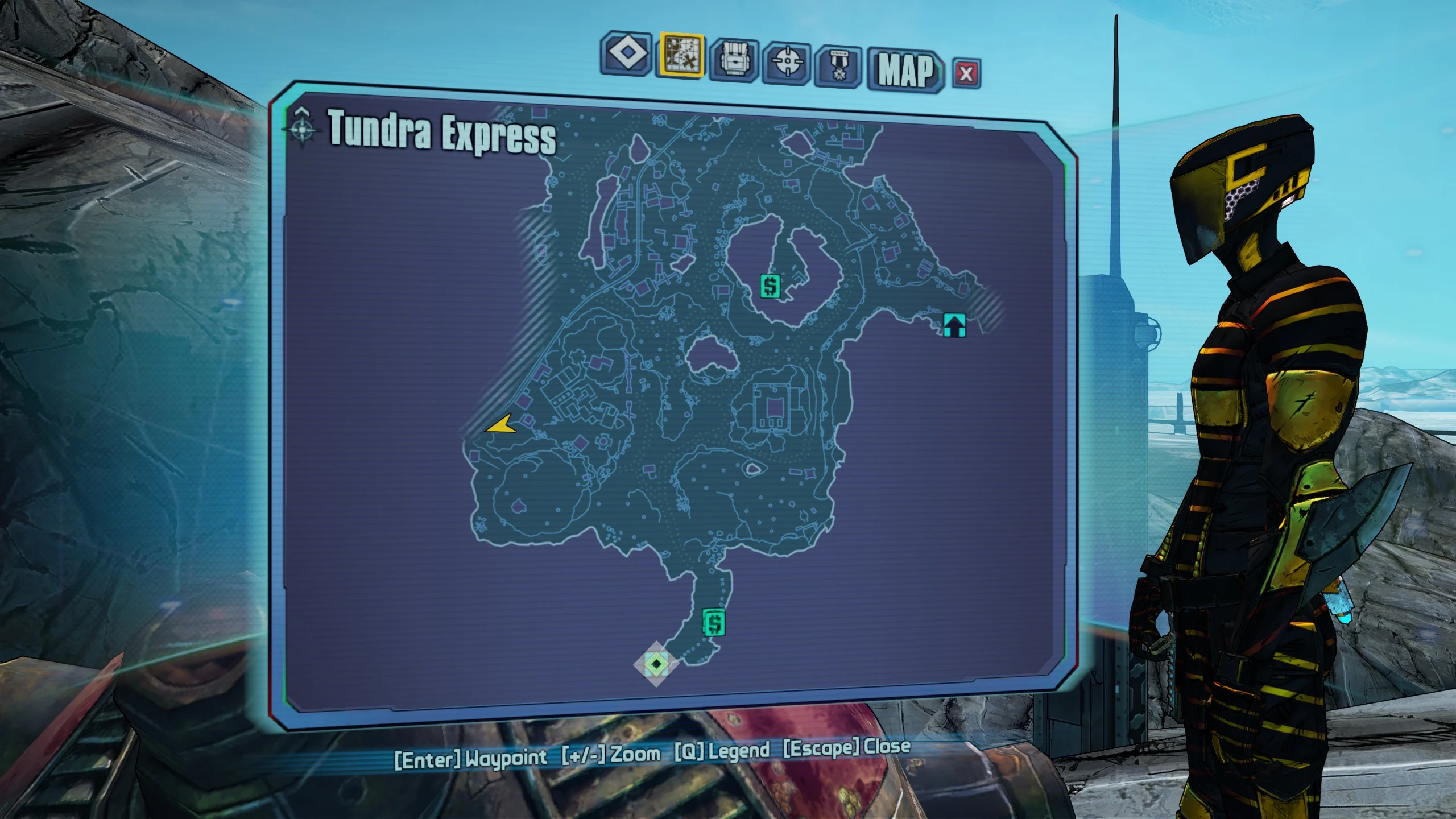Click the vending machine marker in the central crater
1456x819 pixels.
coord(771,286)
